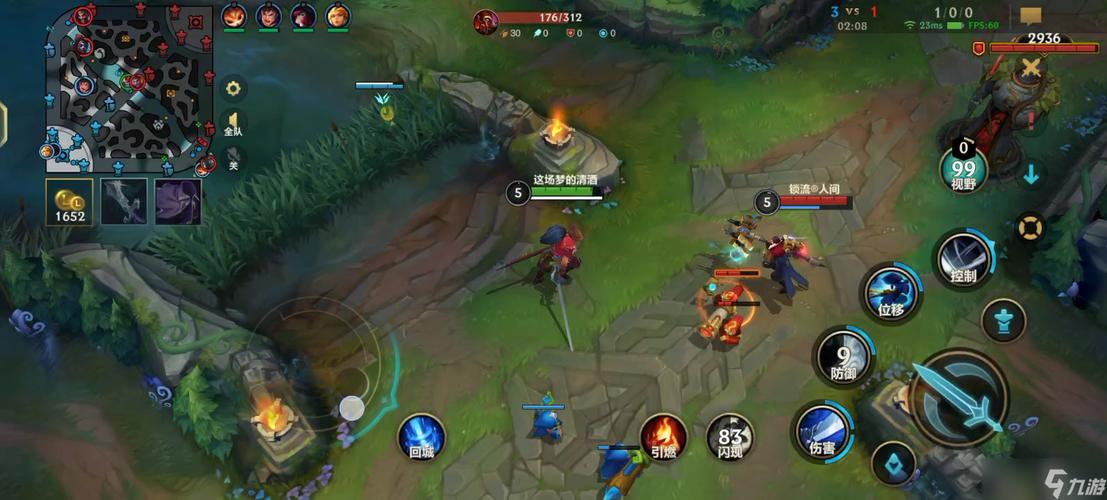Open the shop via the 1652 gold button

click(70, 200)
